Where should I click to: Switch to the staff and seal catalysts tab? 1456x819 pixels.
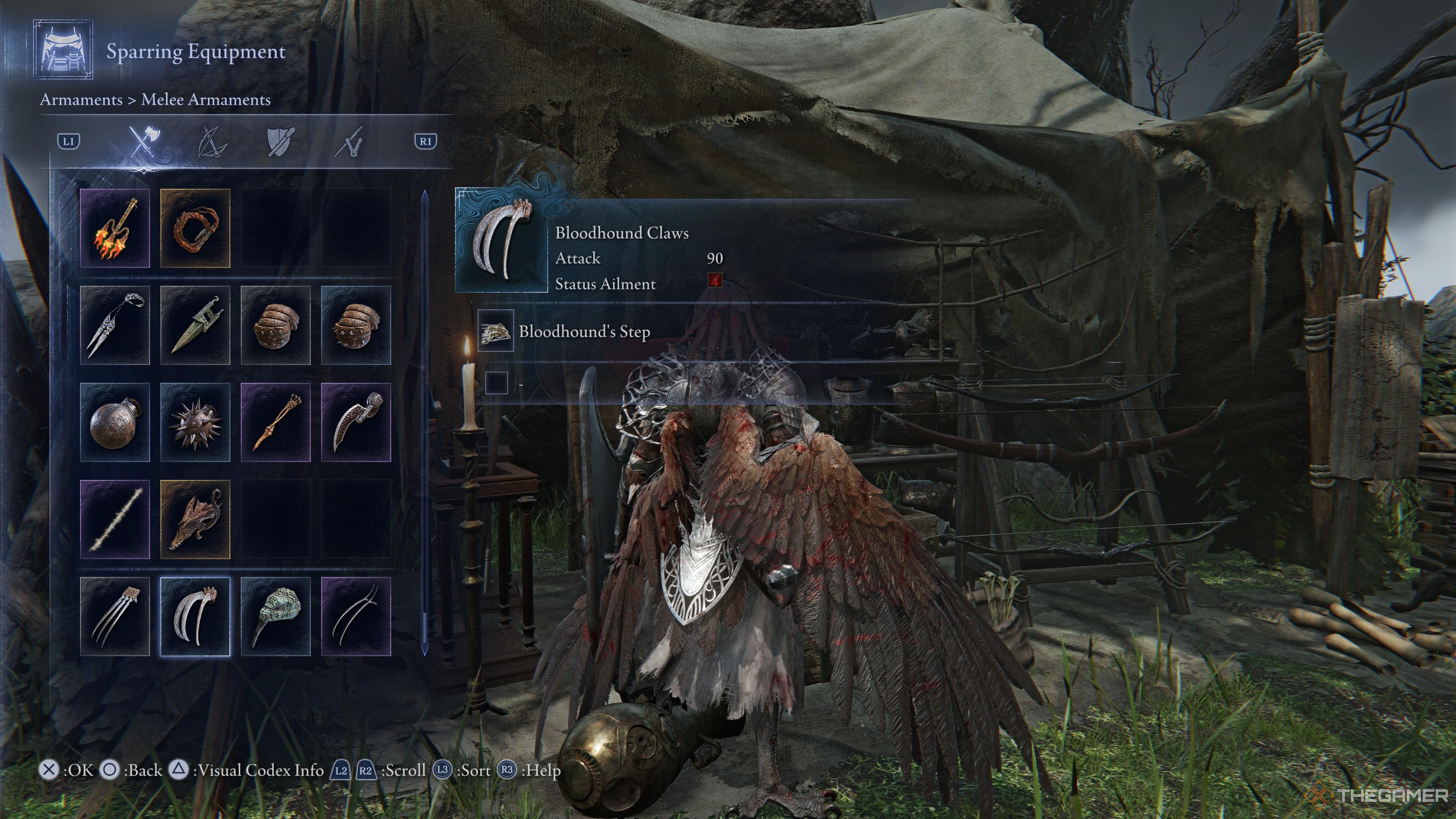point(349,141)
